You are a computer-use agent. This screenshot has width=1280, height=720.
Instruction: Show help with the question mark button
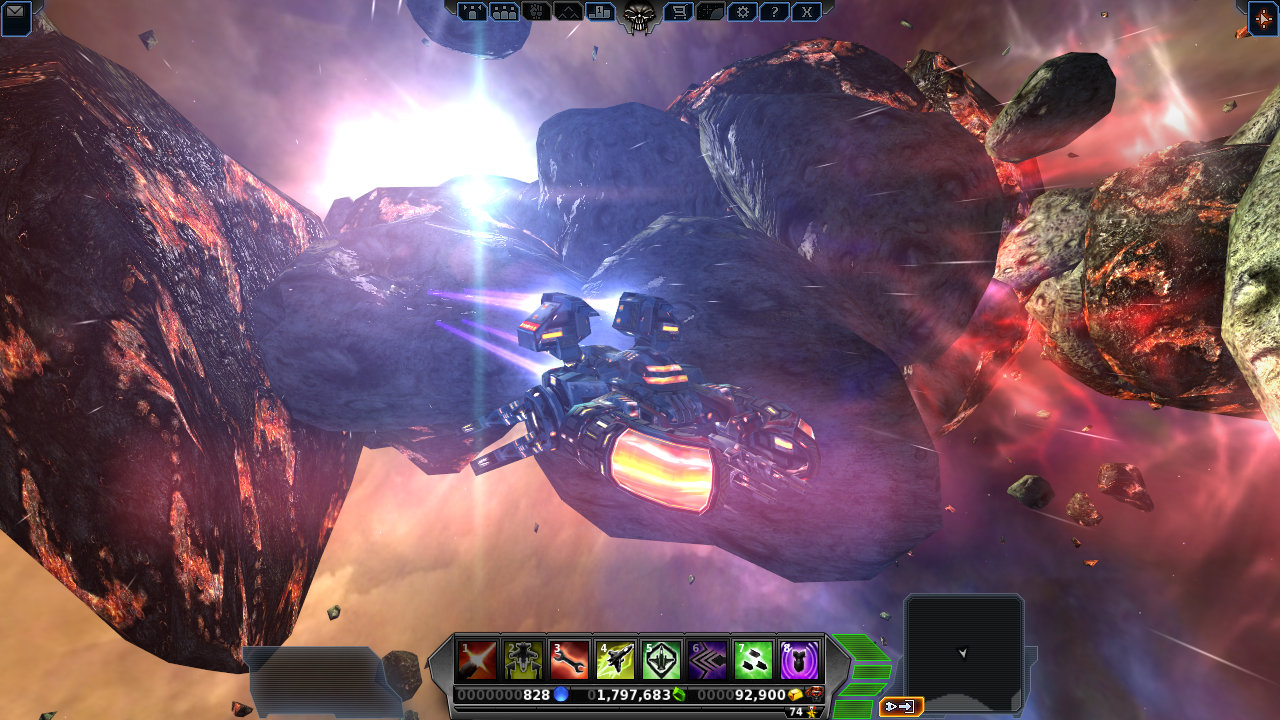[x=773, y=12]
